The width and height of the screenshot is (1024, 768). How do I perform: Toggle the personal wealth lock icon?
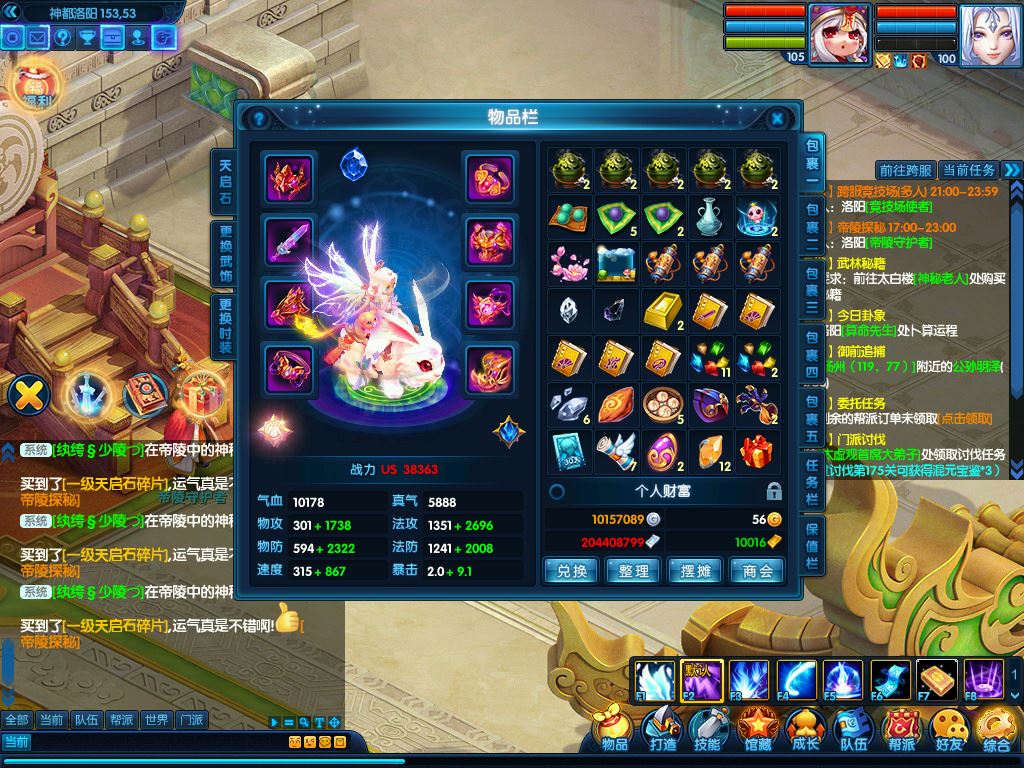pyautogui.click(x=773, y=491)
